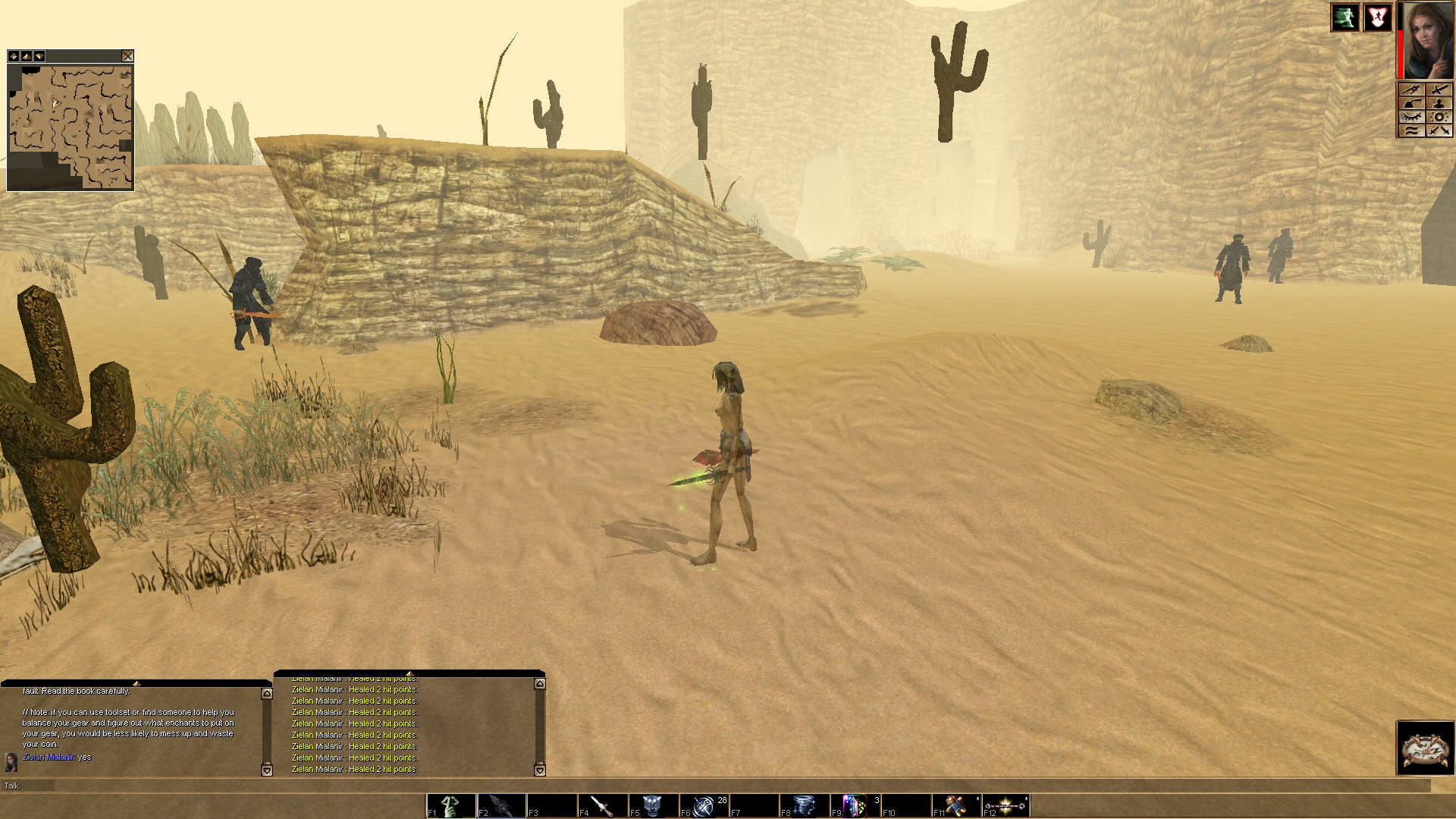Click the red running figure status icon
Screen dimensions: 1456x819
coord(1377,17)
